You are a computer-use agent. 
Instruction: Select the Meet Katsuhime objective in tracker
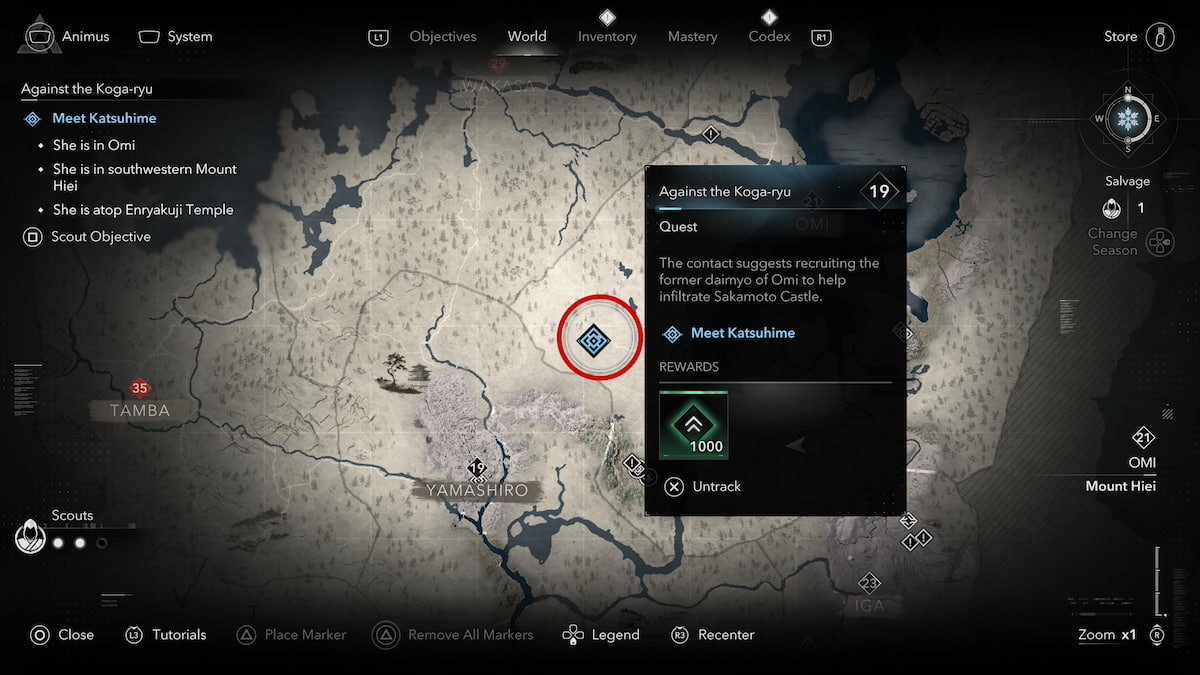click(104, 118)
